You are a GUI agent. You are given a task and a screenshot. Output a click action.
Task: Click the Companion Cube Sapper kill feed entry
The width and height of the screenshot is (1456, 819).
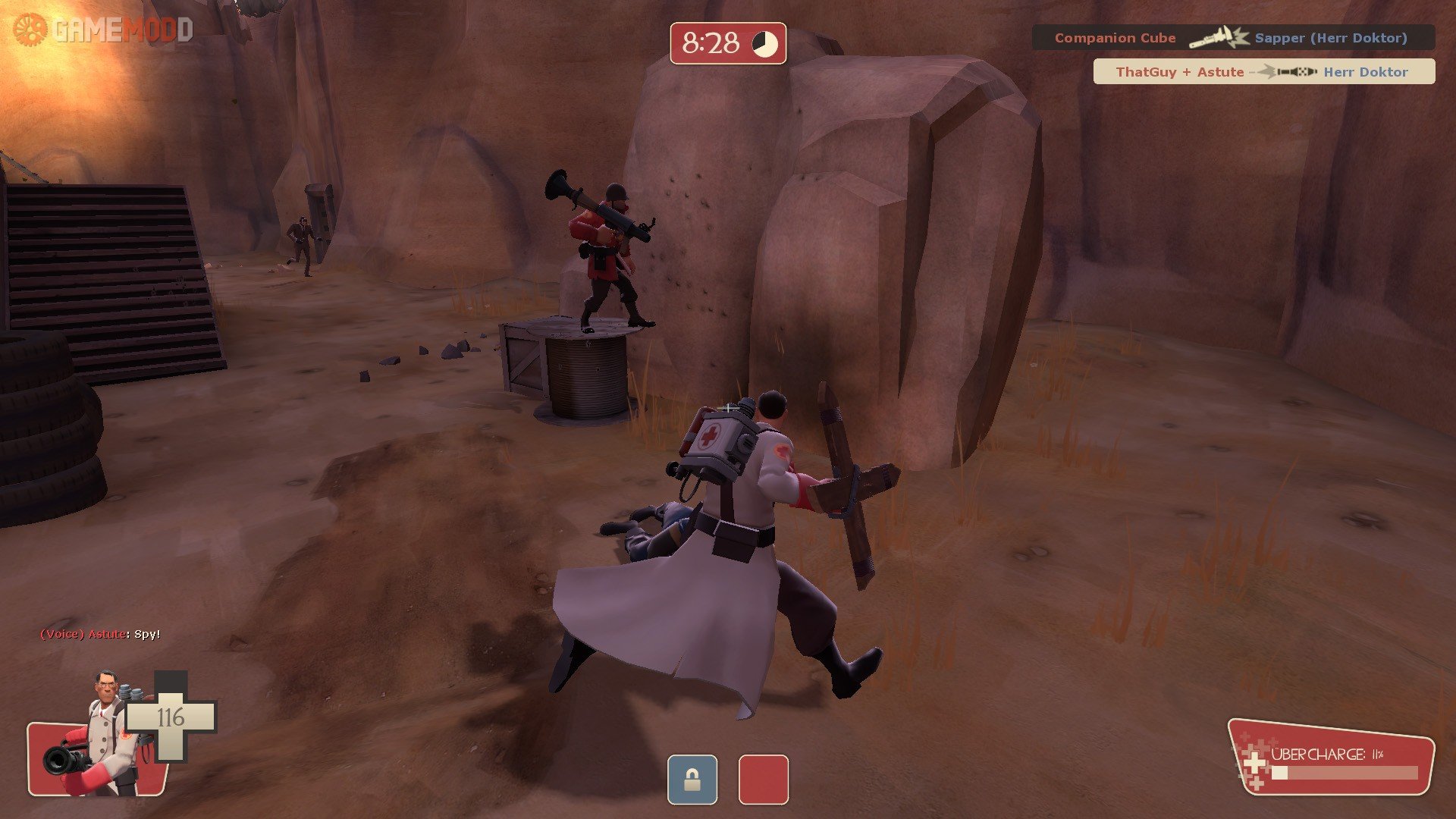pos(1232,38)
